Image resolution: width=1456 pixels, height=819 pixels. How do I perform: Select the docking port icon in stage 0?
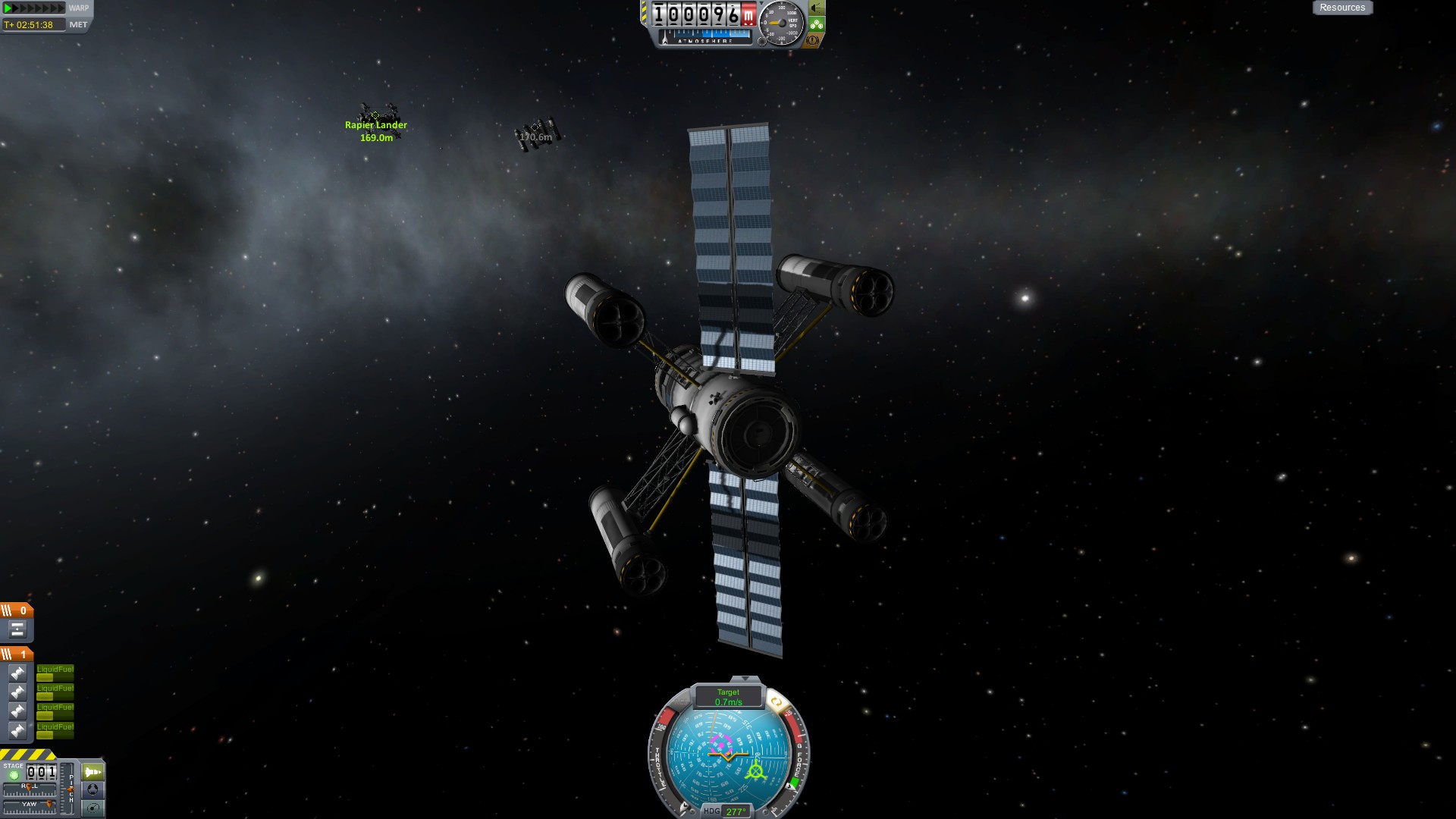[17, 629]
